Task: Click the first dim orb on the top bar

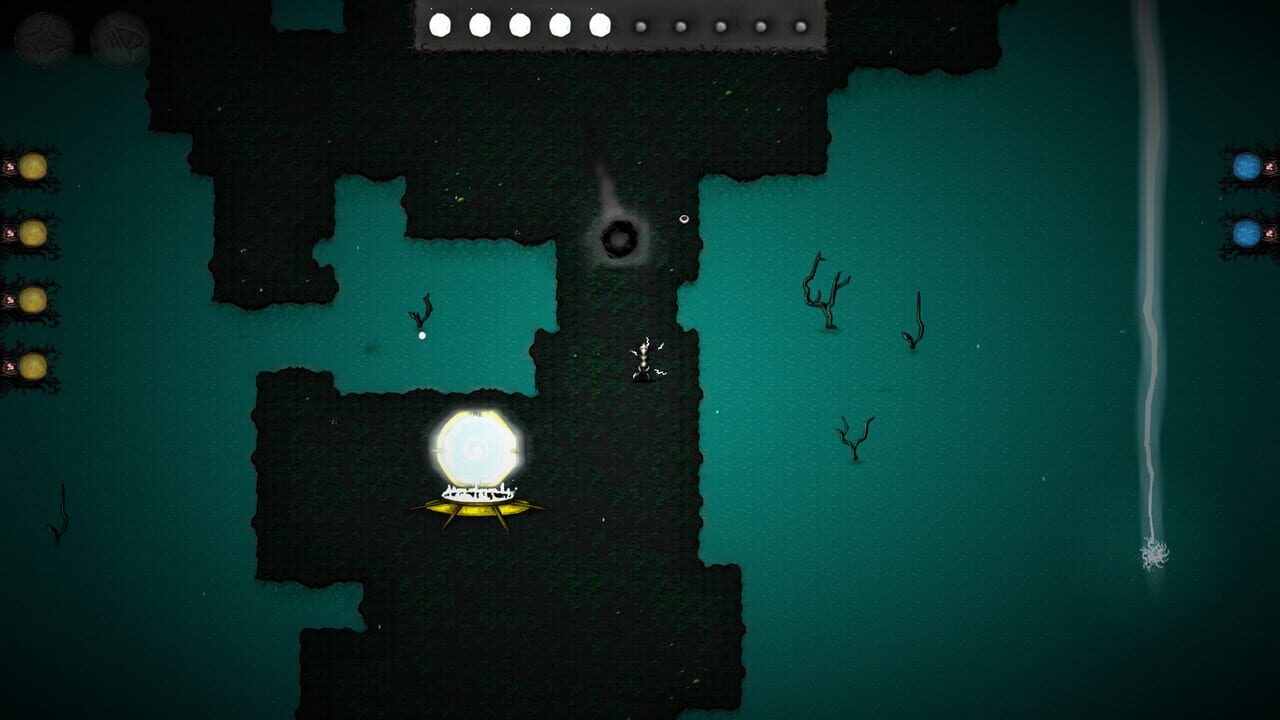Action: pos(640,26)
